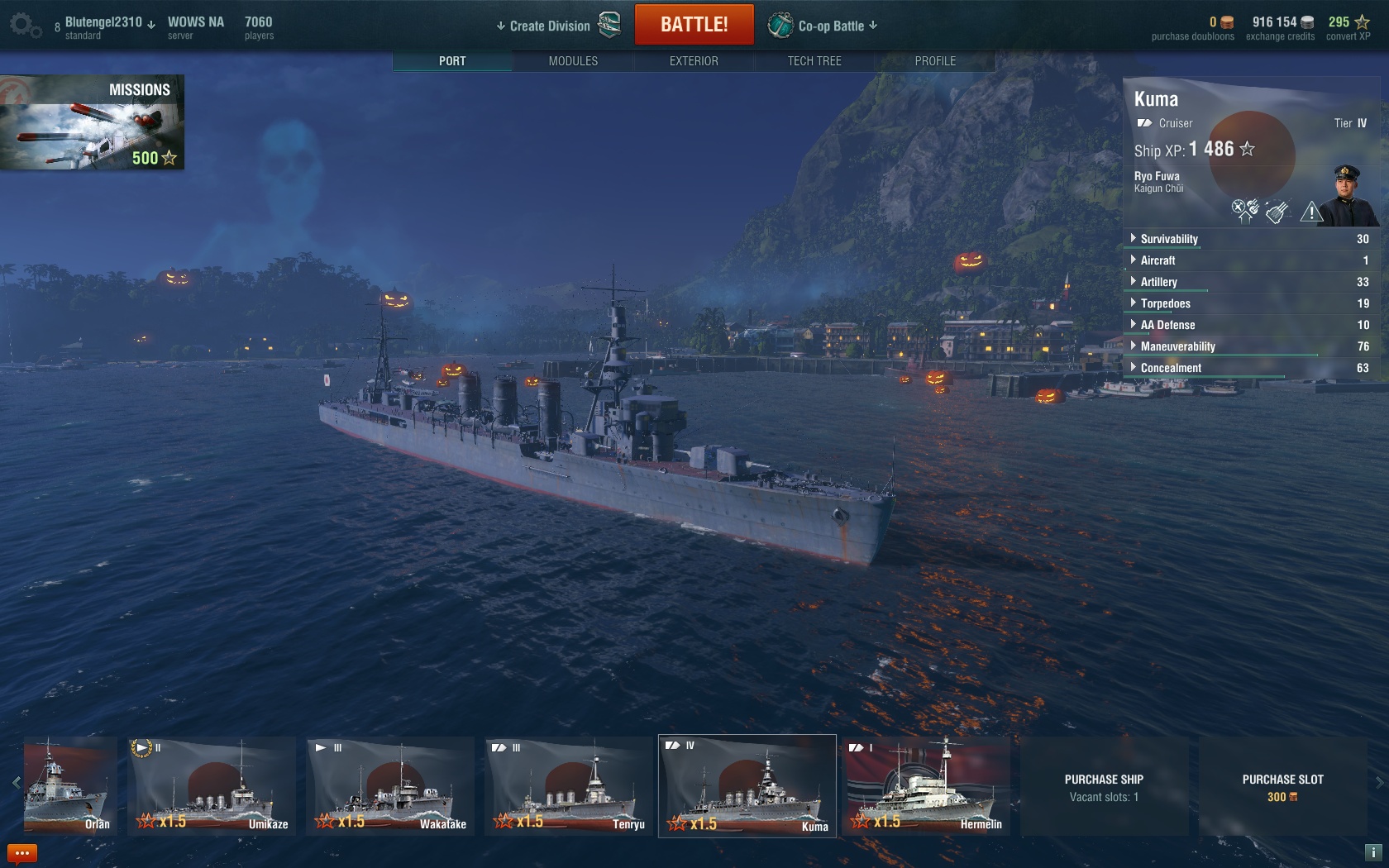1389x868 pixels.
Task: Choose the Hermelin ship card
Action: pyautogui.click(x=926, y=785)
